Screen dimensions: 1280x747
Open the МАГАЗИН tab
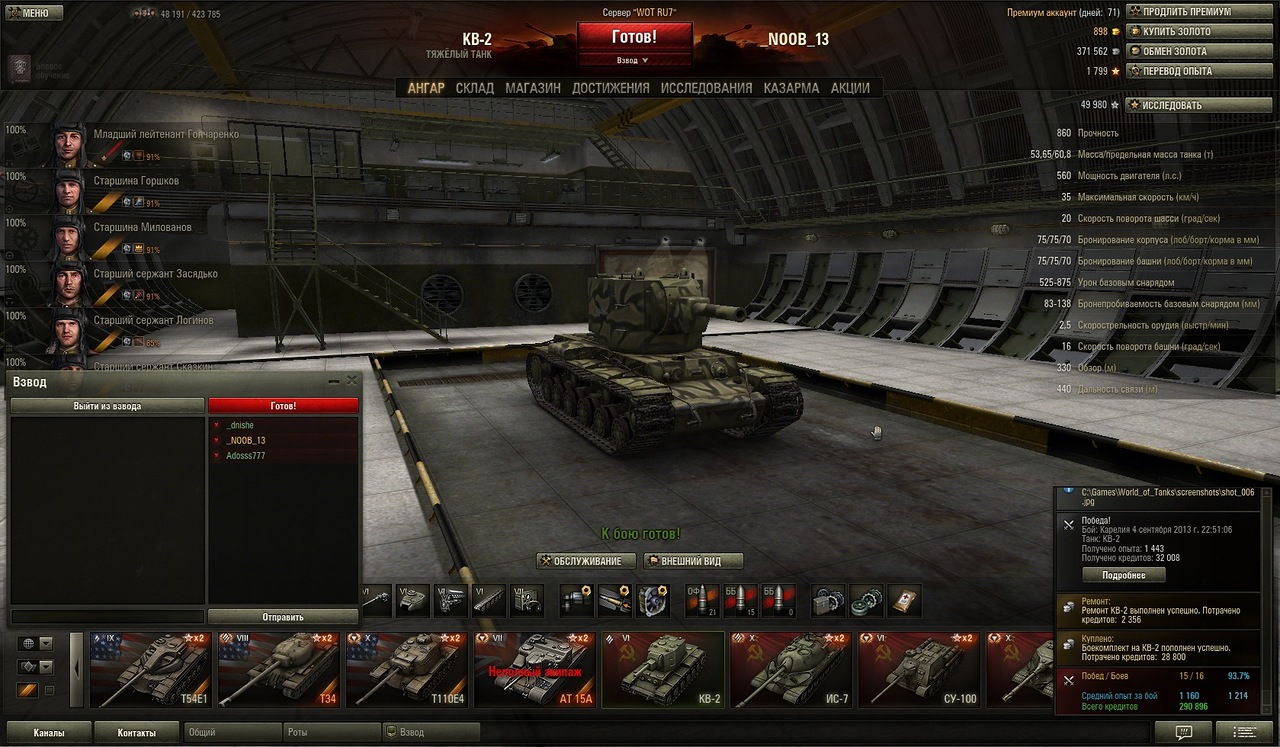532,88
